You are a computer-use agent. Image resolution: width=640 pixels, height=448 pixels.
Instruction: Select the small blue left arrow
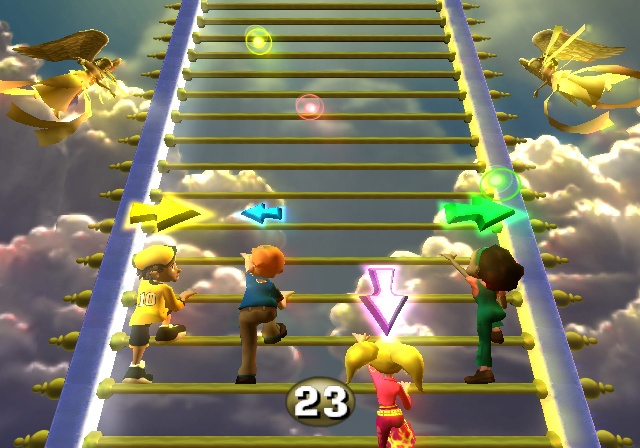[x=262, y=212]
